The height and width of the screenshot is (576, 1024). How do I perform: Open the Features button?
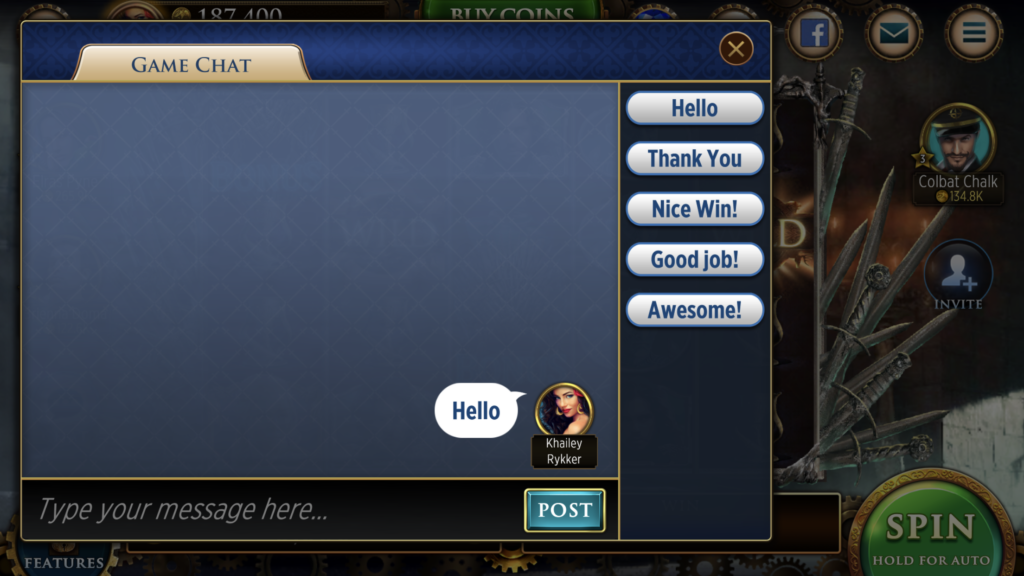63,561
